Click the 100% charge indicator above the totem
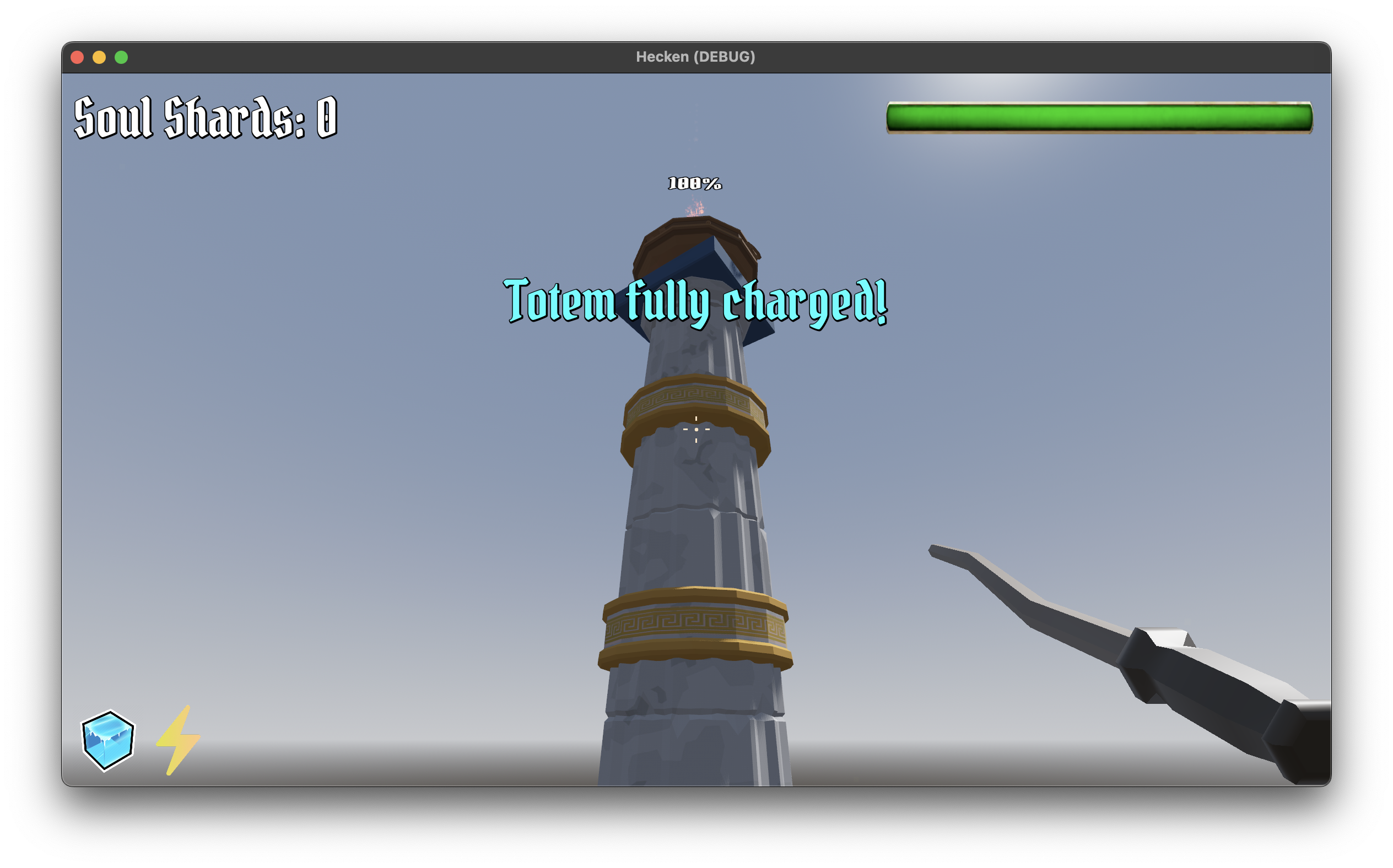This screenshot has width=1393, height=868. pos(694,183)
